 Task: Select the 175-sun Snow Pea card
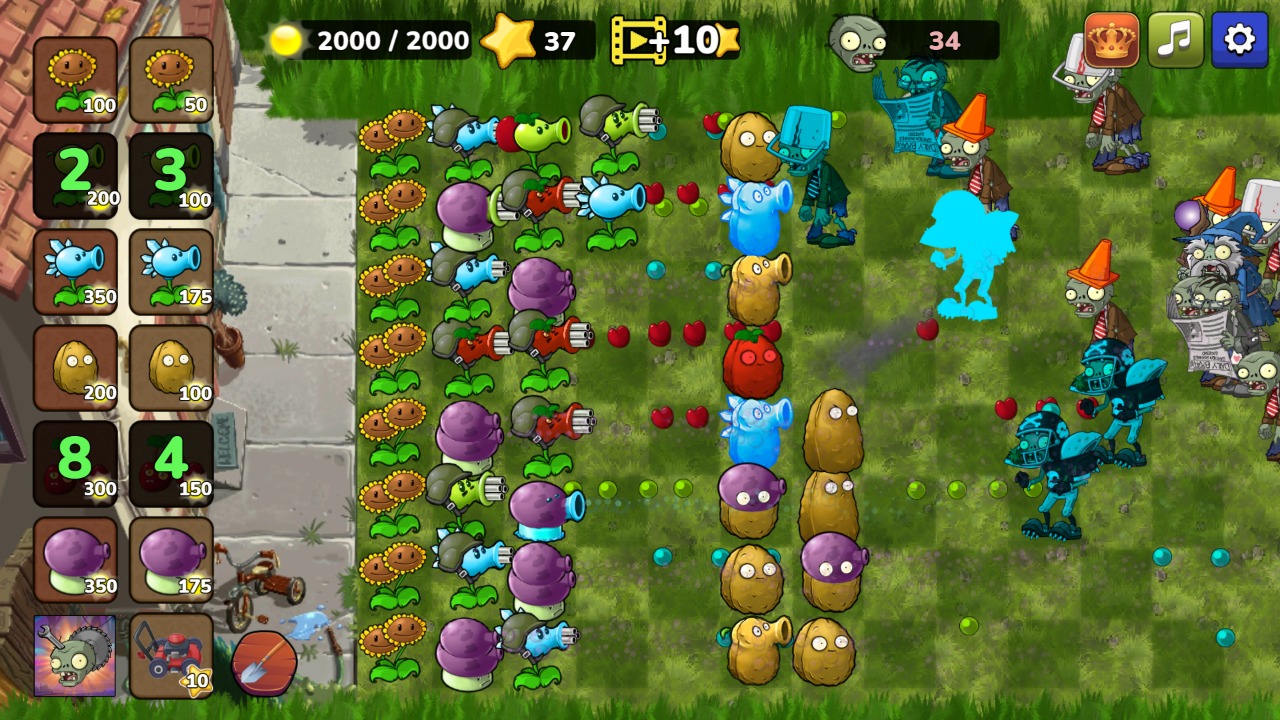[170, 268]
